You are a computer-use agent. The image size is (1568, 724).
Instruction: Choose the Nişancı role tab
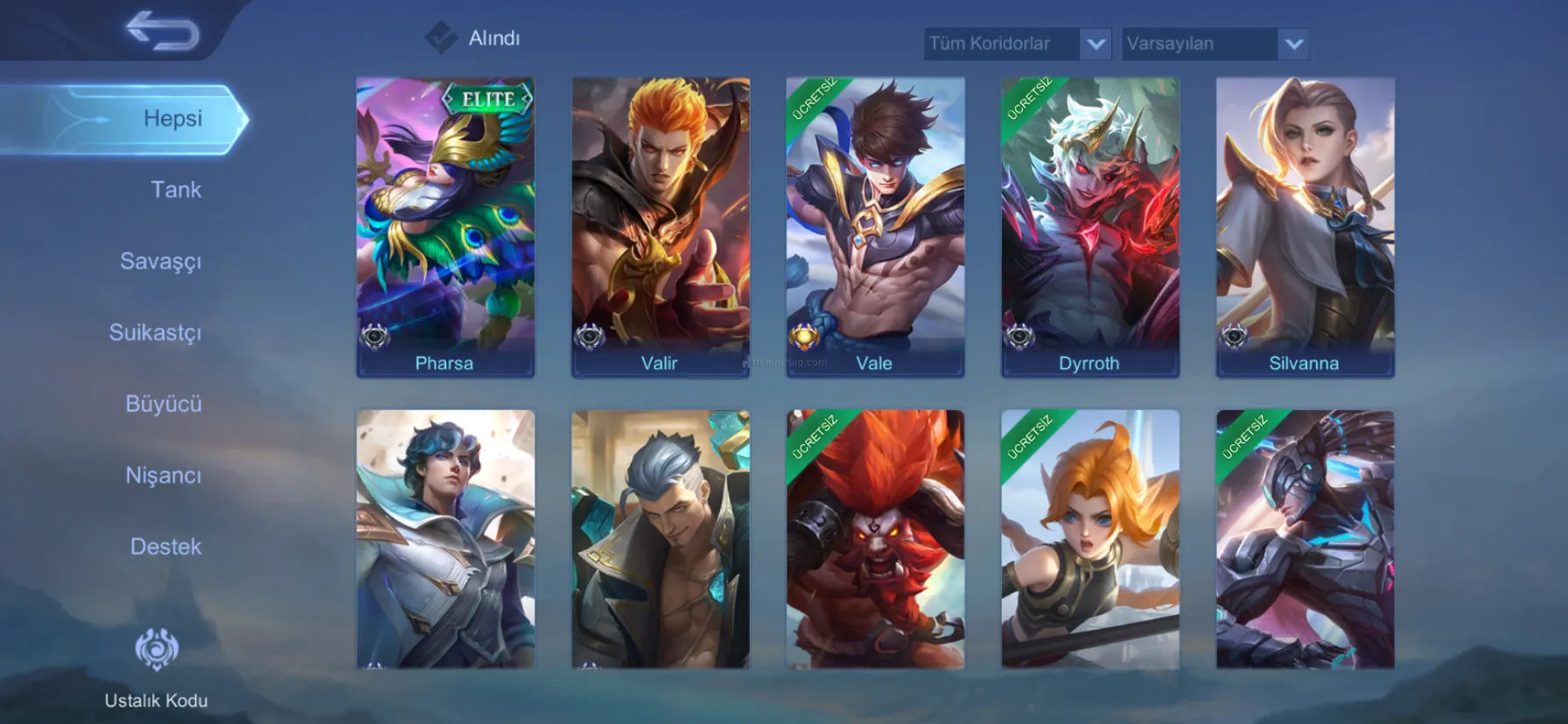[164, 476]
